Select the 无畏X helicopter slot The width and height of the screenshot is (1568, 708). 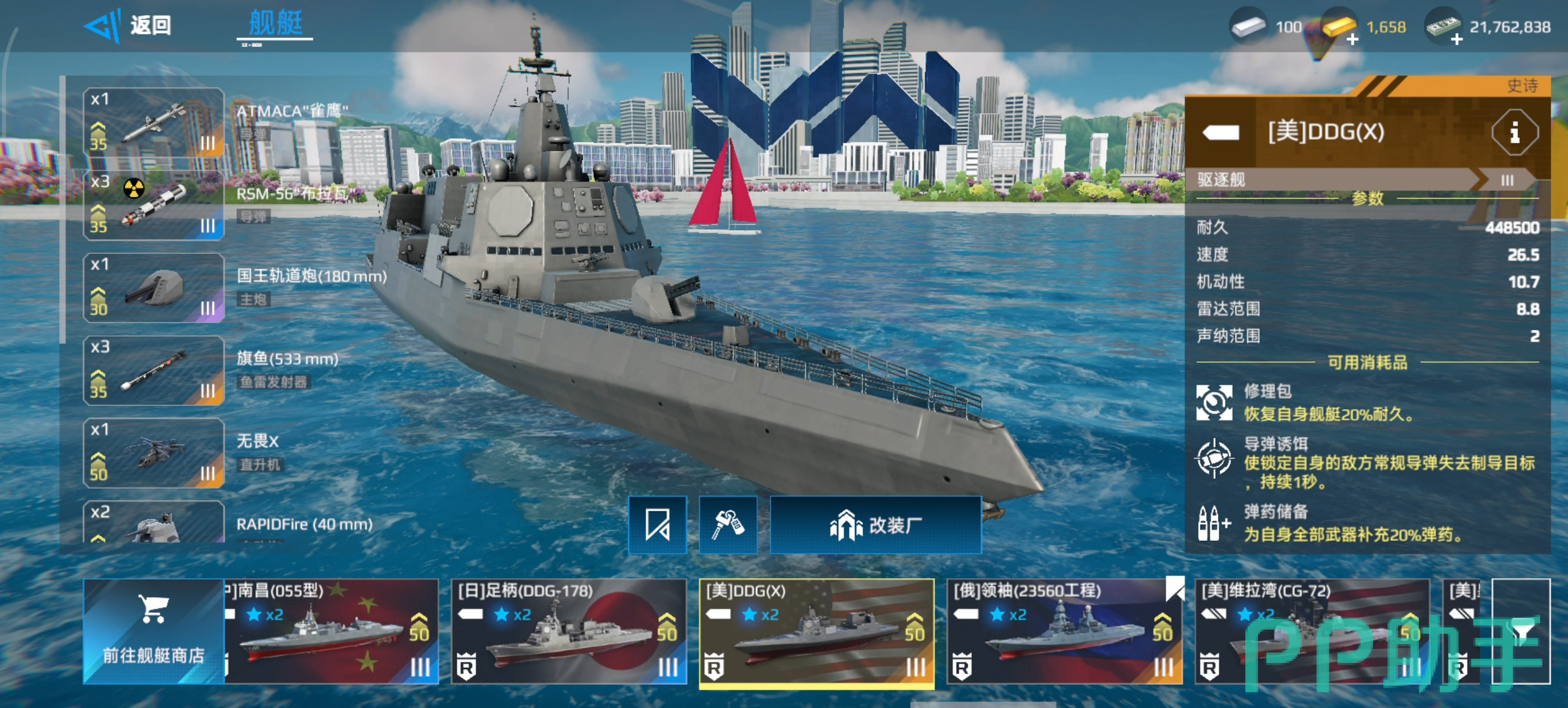tap(153, 453)
